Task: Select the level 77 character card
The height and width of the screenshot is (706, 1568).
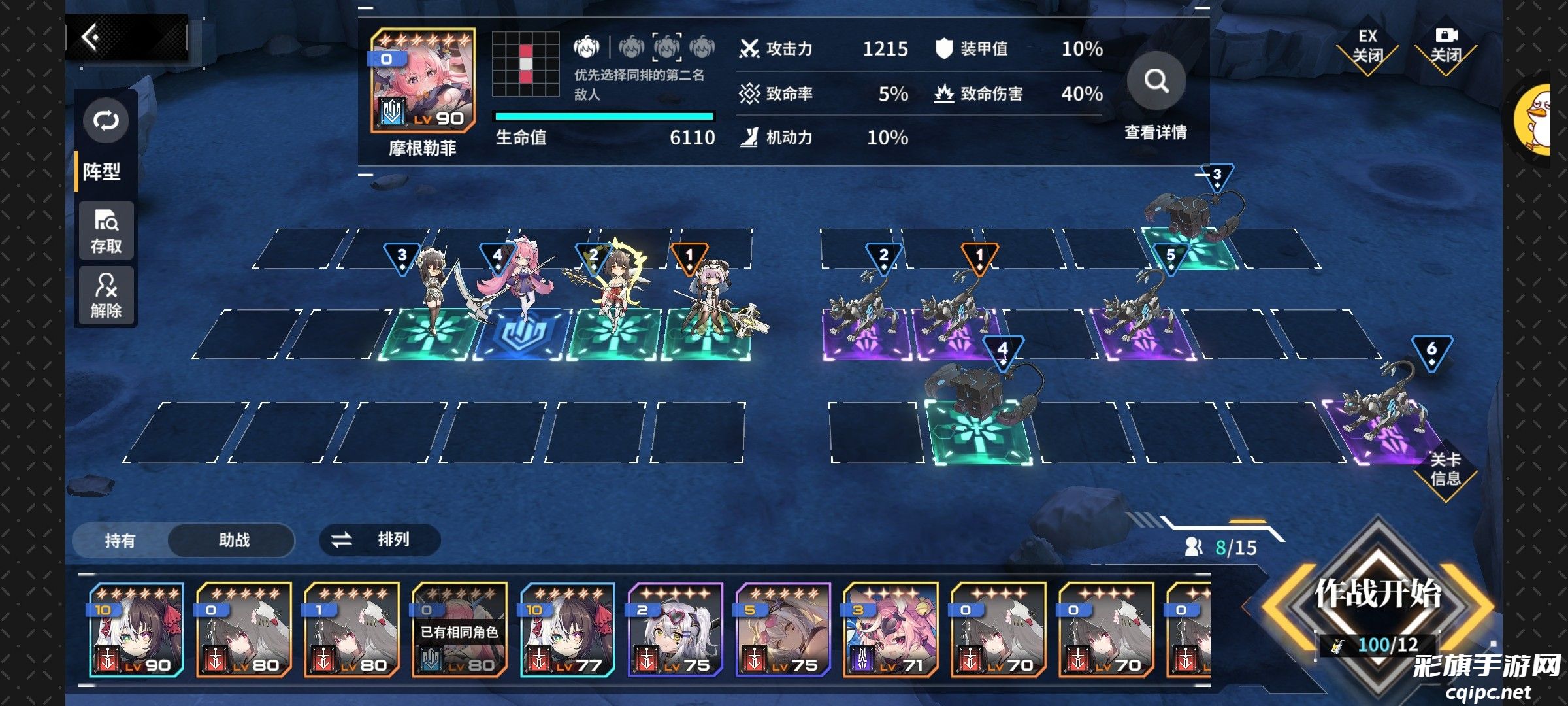Action: coord(568,630)
